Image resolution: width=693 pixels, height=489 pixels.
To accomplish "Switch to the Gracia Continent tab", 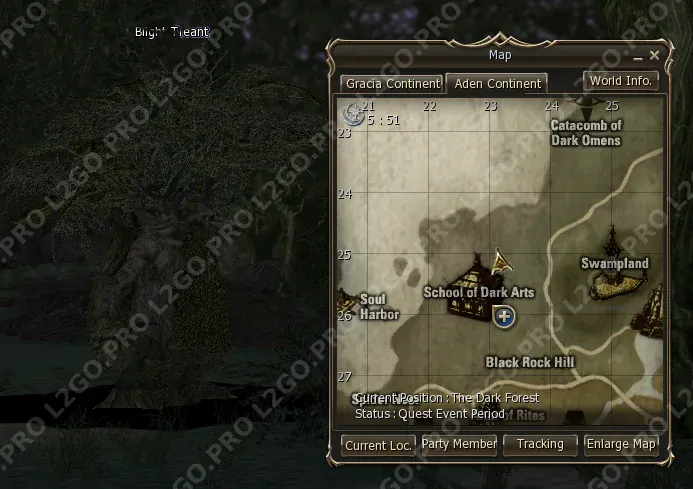I will [x=392, y=83].
